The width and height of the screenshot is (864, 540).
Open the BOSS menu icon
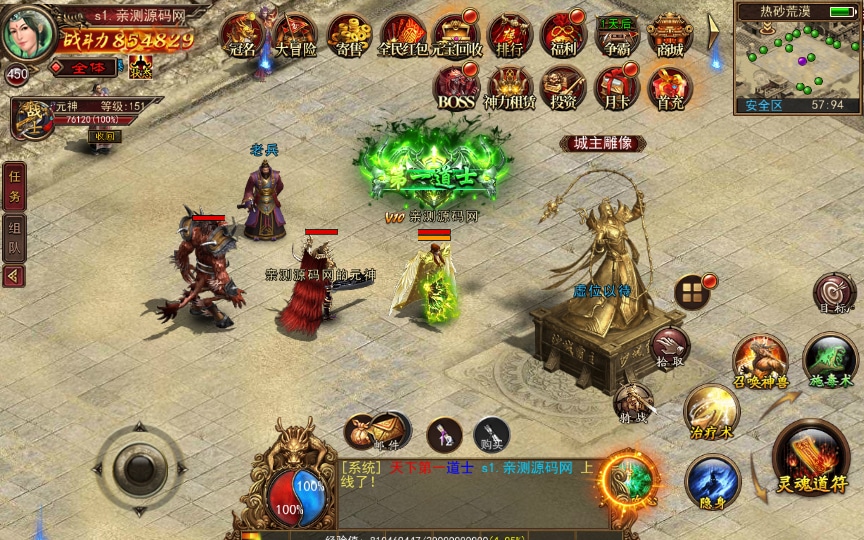coord(455,88)
